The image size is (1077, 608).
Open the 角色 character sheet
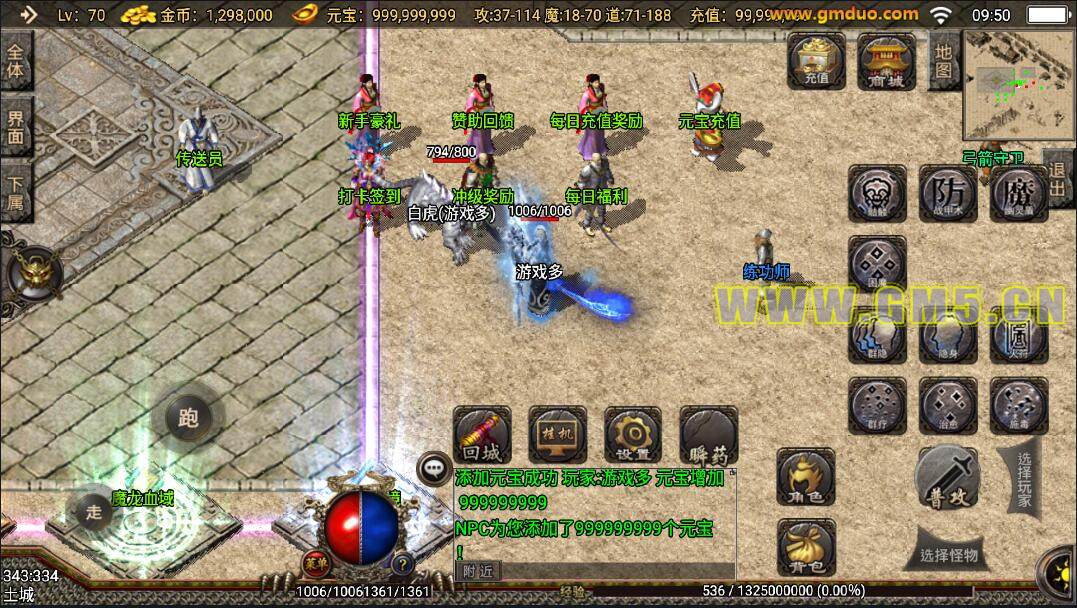click(806, 477)
